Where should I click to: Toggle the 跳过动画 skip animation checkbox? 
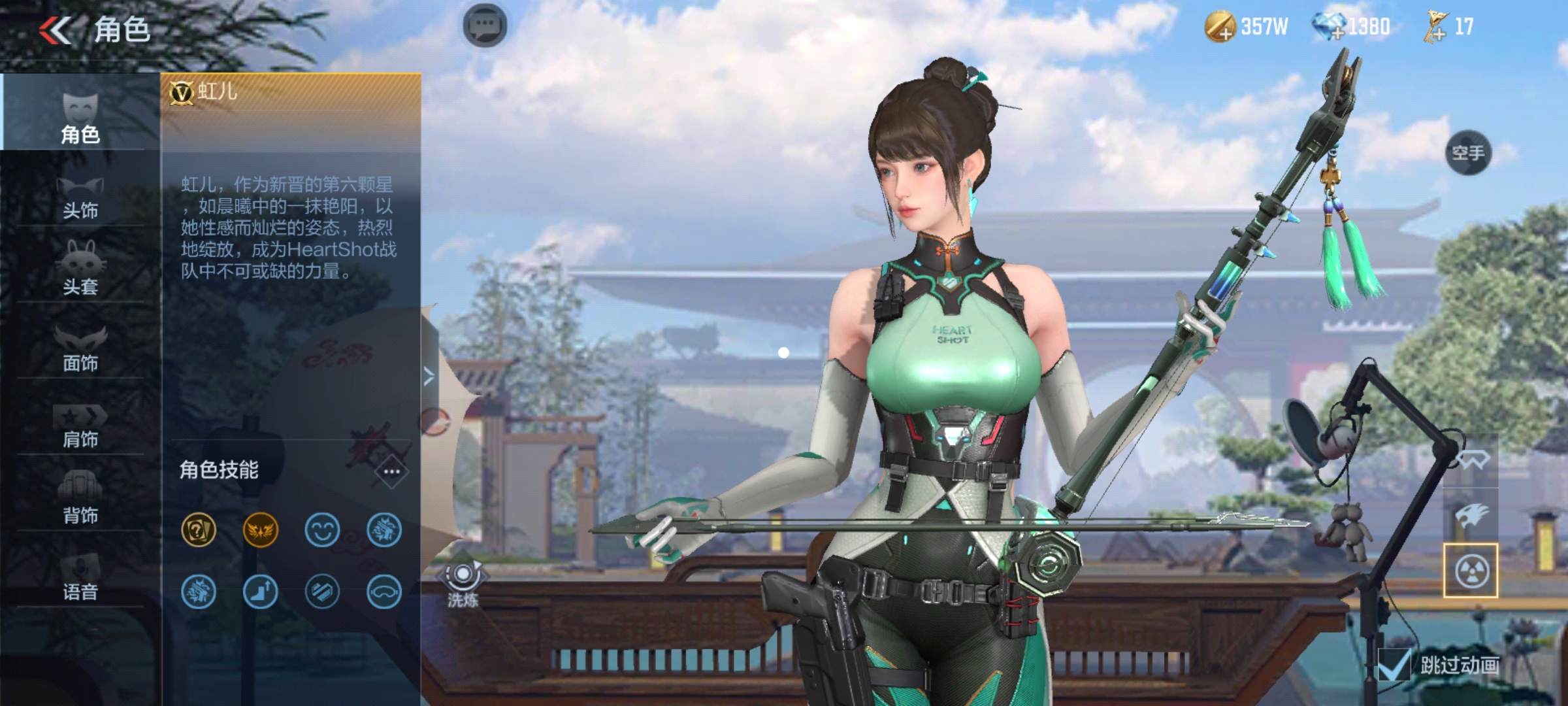[1394, 665]
